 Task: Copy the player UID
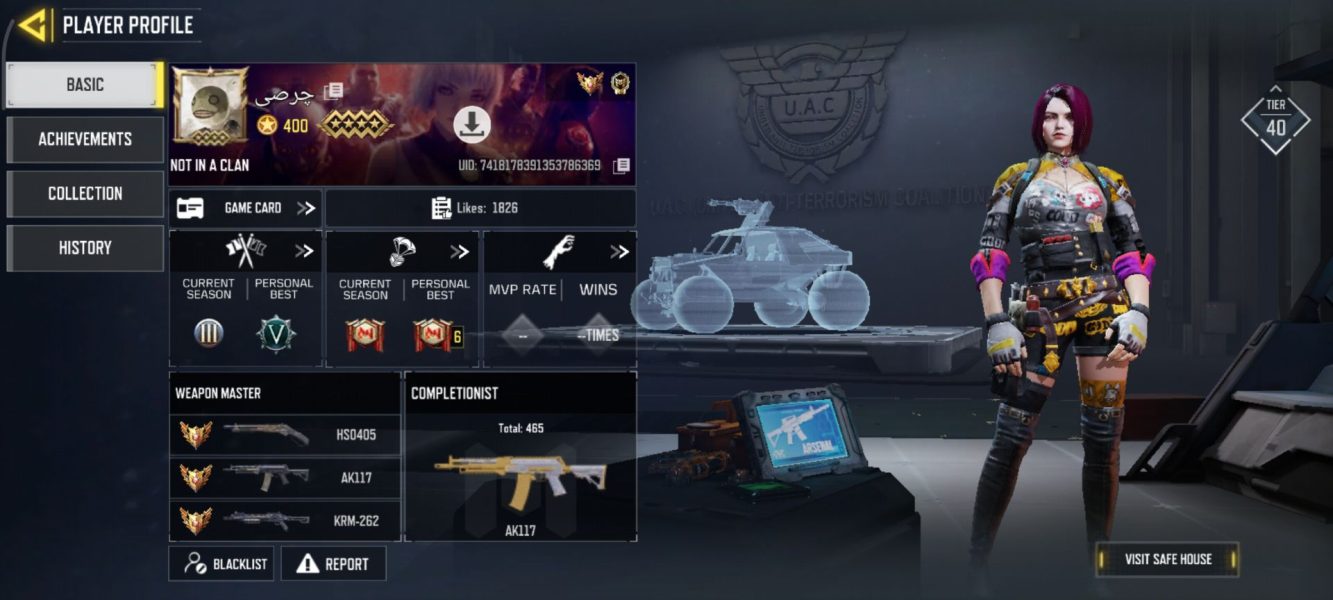621,165
